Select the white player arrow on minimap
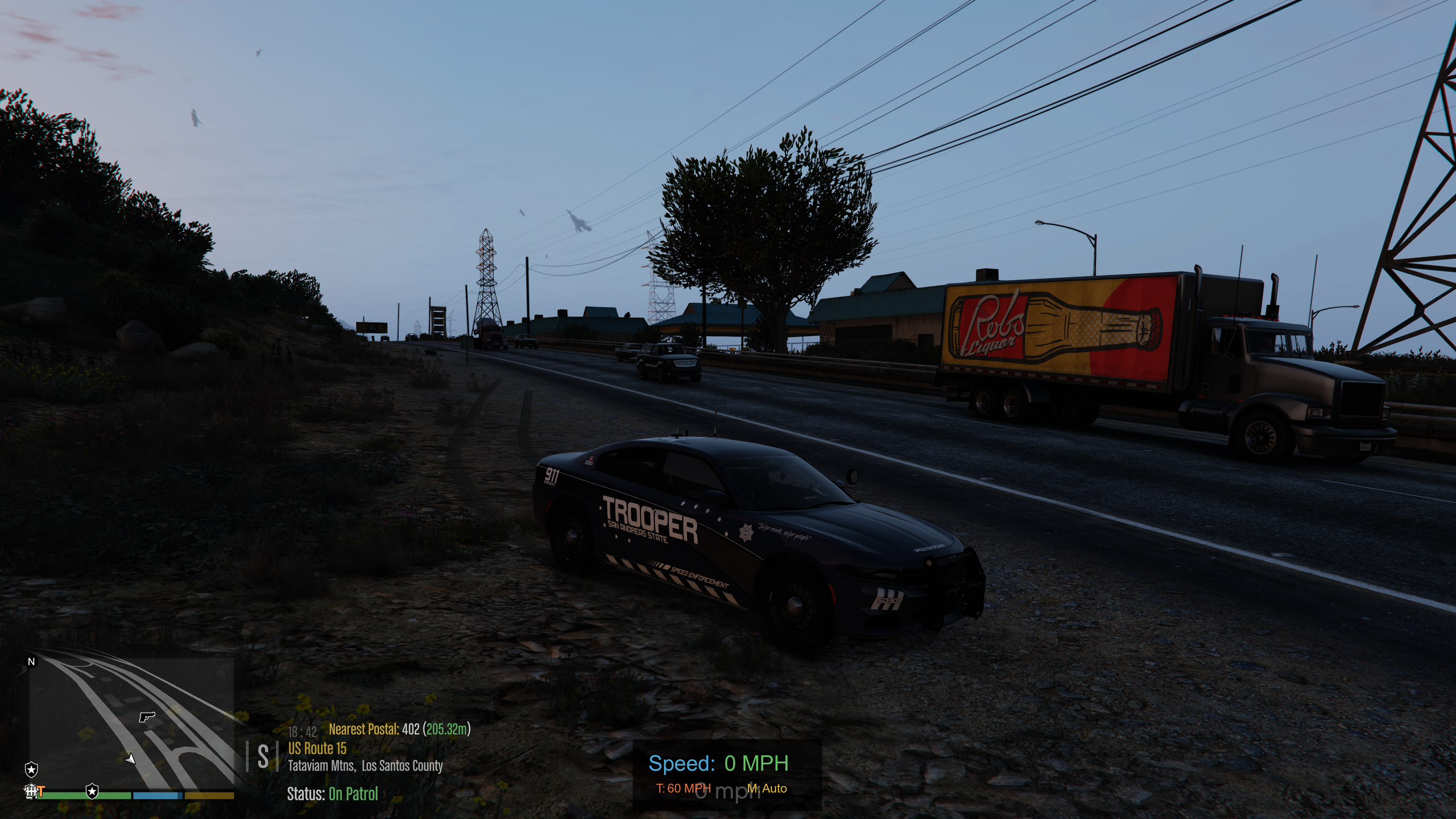Screen dimensions: 1456x819 pyautogui.click(x=131, y=758)
